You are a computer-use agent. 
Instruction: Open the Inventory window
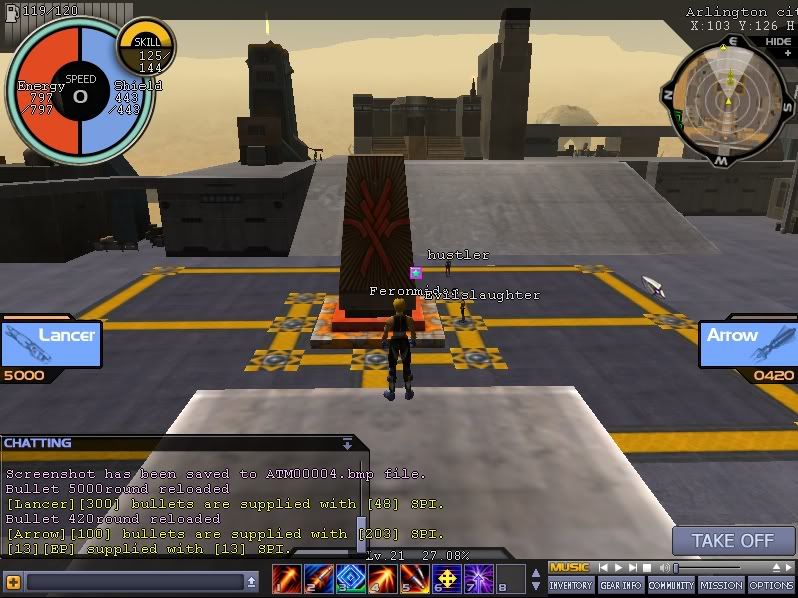coord(571,585)
